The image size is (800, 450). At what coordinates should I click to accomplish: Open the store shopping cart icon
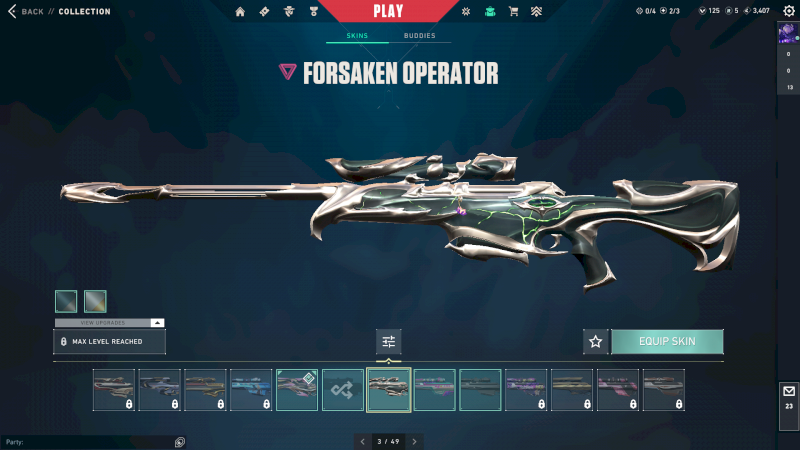click(x=513, y=12)
